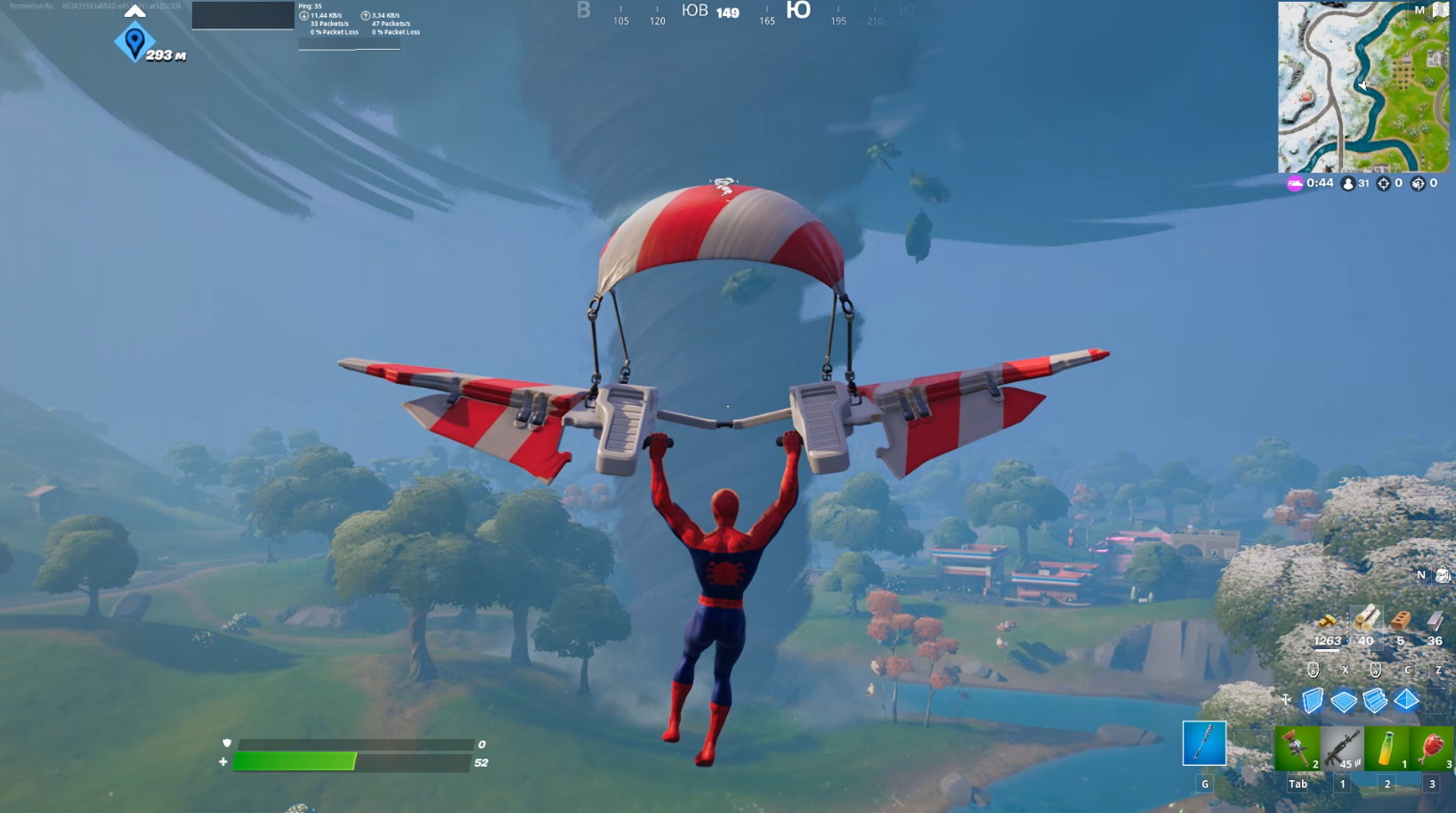The image size is (1456, 813).
Task: Choose the floor building piece
Action: tap(1344, 702)
